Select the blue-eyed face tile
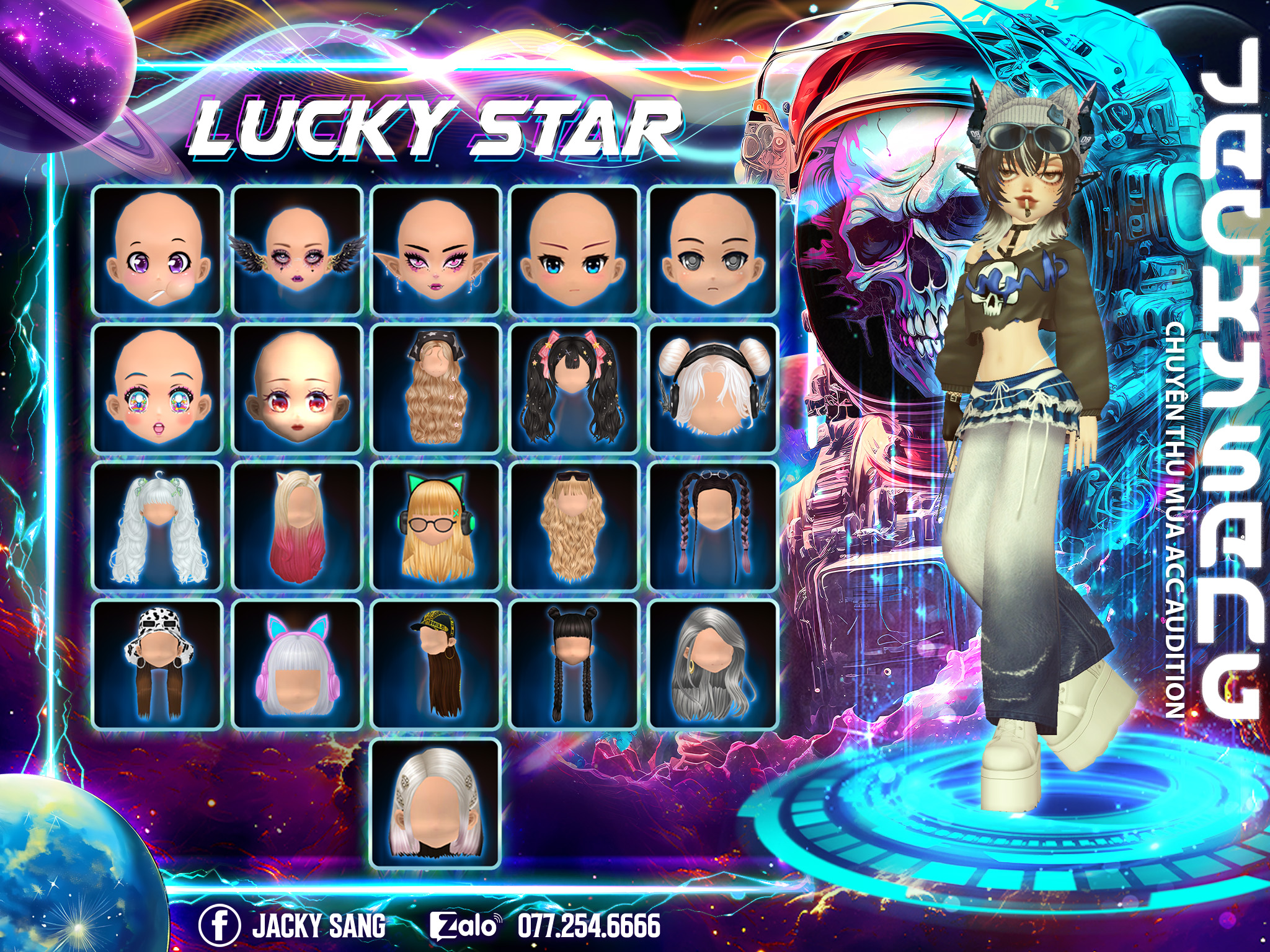This screenshot has width=1270, height=952. point(575,250)
